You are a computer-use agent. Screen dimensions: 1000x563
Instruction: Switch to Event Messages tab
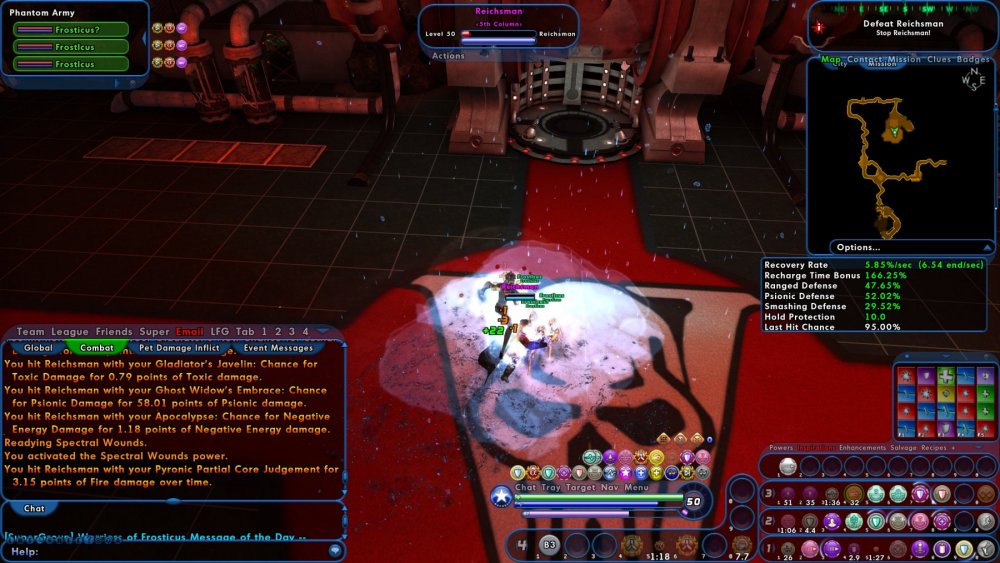[x=278, y=348]
